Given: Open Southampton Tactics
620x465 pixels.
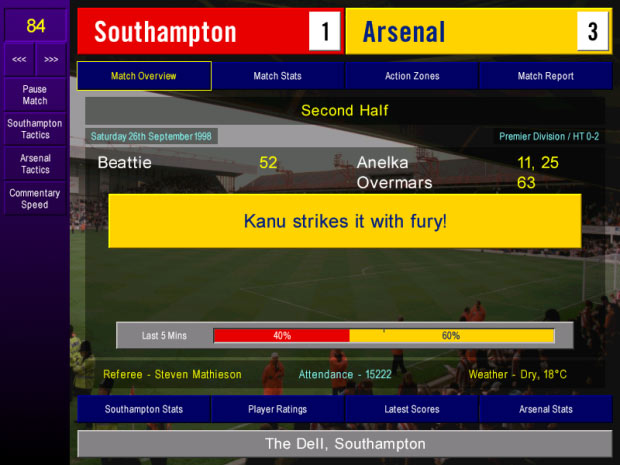Looking at the screenshot, I should coord(35,129).
